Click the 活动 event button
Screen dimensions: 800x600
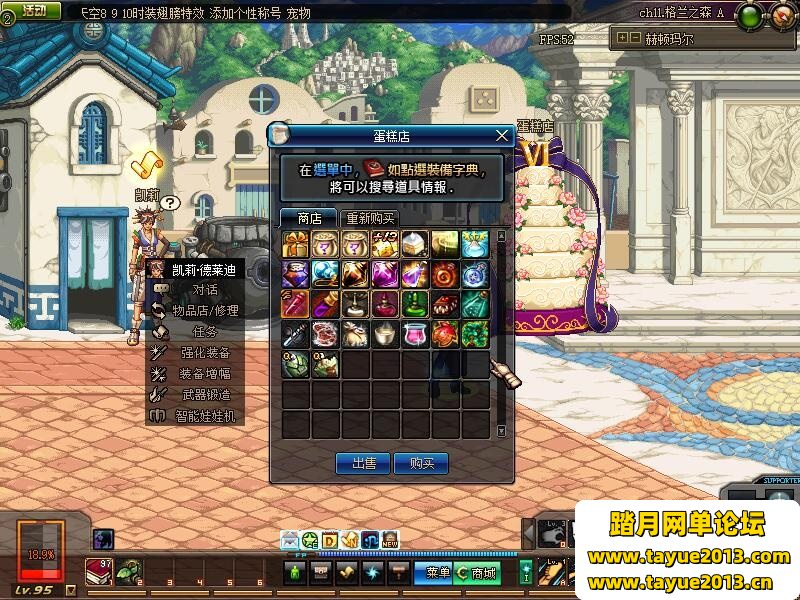(x=34, y=10)
